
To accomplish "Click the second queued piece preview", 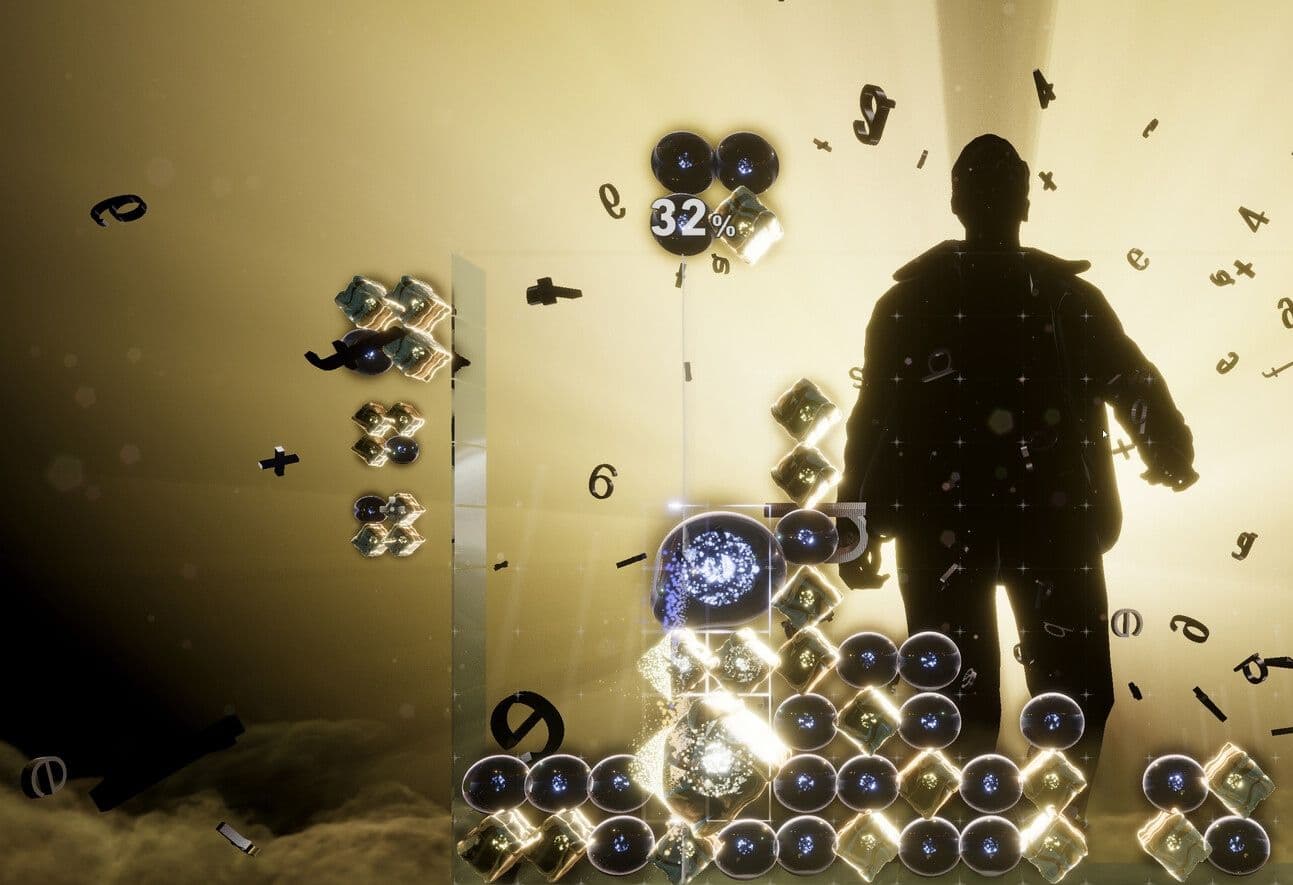I will pyautogui.click(x=388, y=435).
